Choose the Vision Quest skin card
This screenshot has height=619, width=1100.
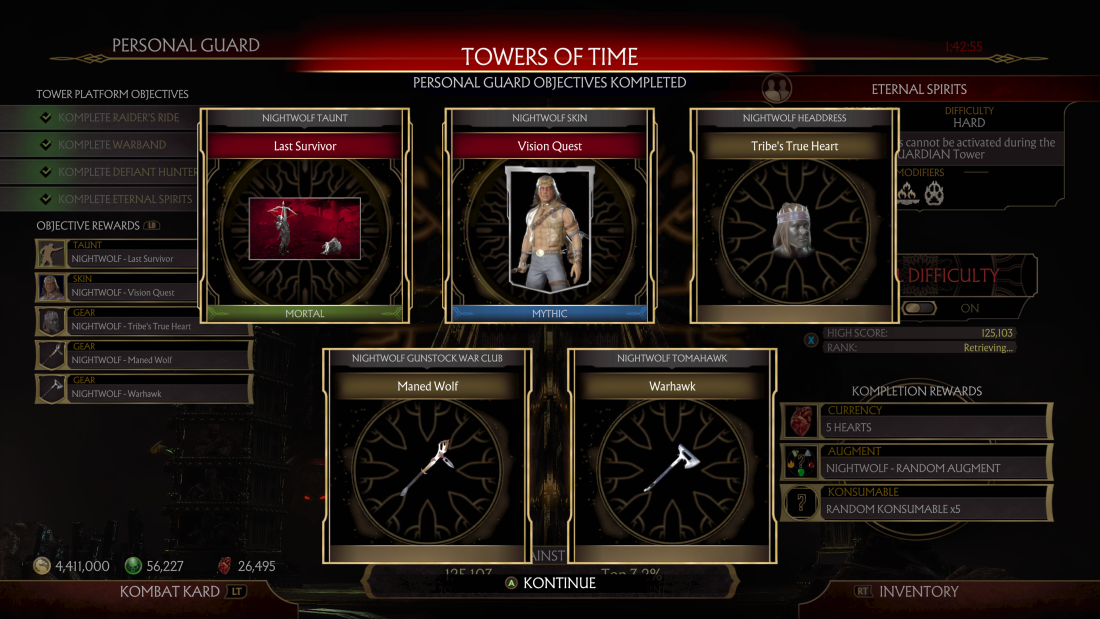pyautogui.click(x=549, y=216)
